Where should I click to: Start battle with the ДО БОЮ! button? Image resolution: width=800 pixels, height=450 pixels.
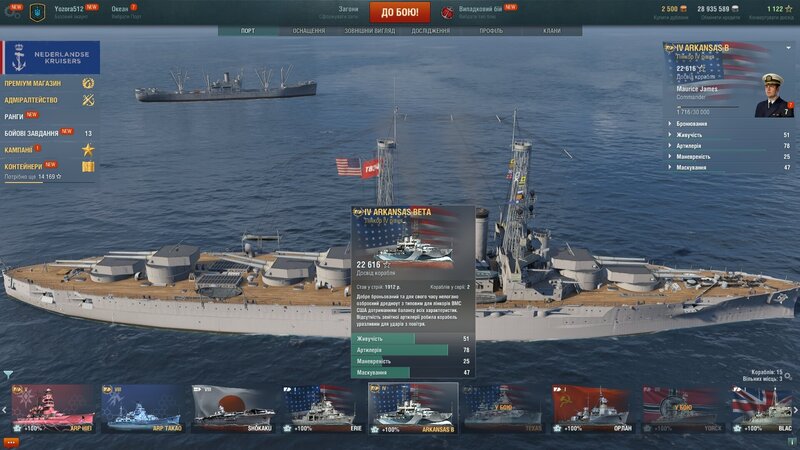point(400,12)
